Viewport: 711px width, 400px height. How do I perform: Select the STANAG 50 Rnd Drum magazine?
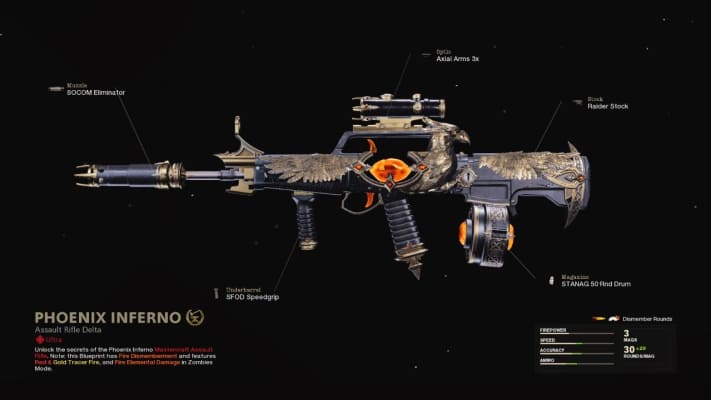(x=592, y=283)
